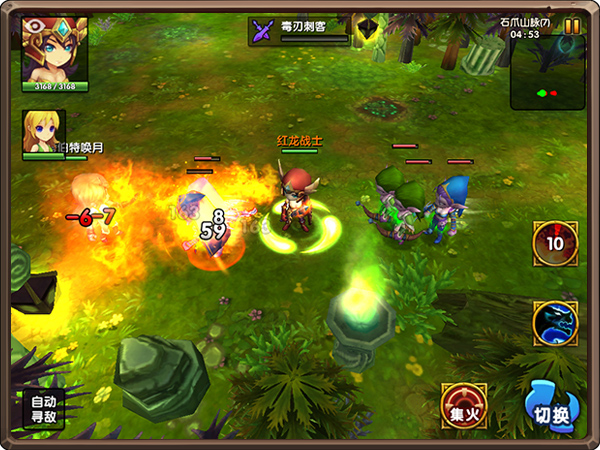Activate the blue creature skill icon
Image resolution: width=600 pixels, height=450 pixels.
555,323
